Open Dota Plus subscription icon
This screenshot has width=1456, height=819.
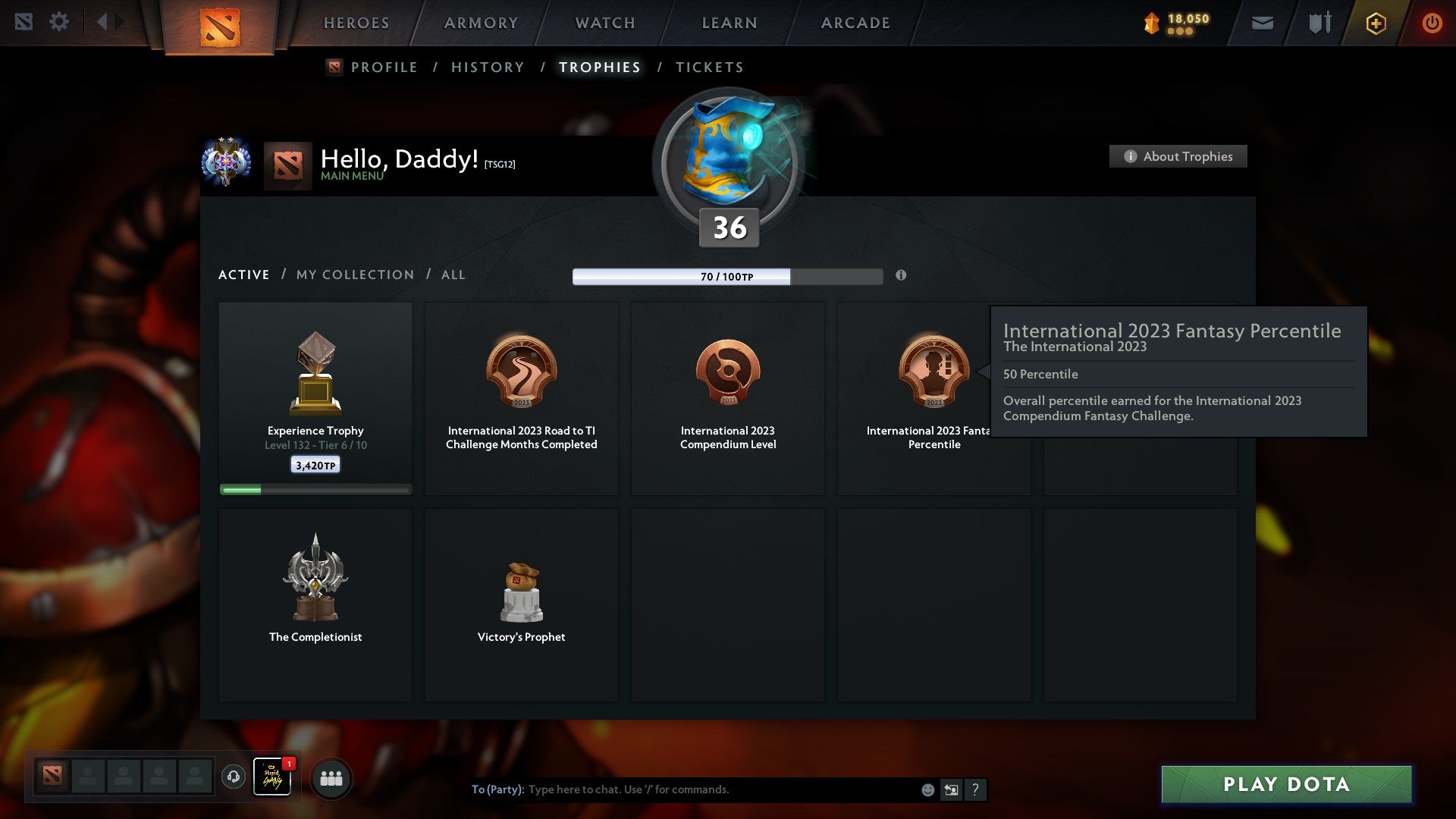[x=1375, y=23]
